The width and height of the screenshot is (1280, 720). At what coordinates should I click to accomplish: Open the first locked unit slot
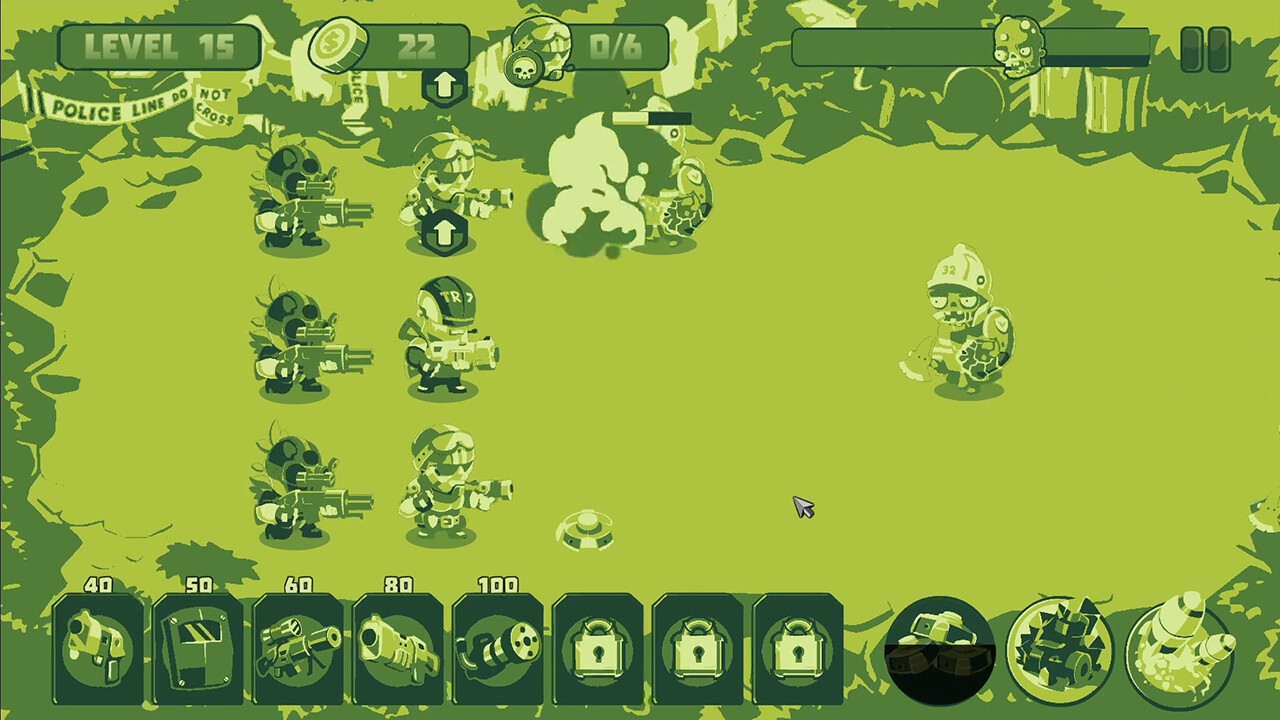597,645
